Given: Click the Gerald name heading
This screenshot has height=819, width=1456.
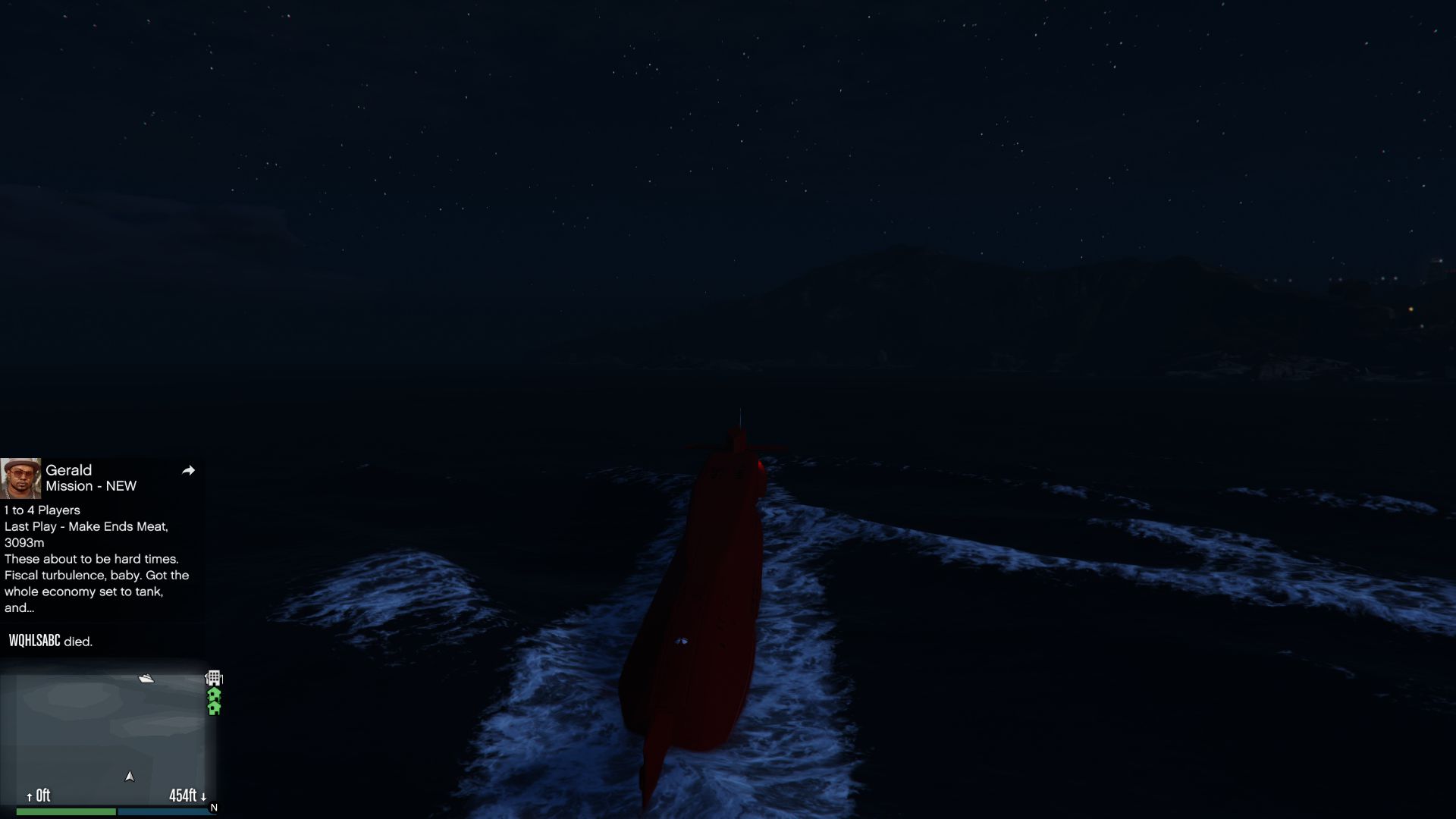Looking at the screenshot, I should click(67, 469).
